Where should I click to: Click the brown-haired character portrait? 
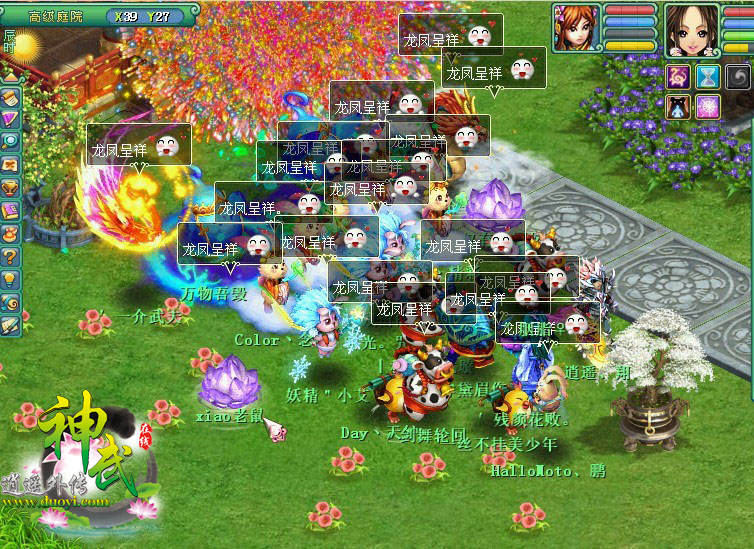[x=691, y=27]
